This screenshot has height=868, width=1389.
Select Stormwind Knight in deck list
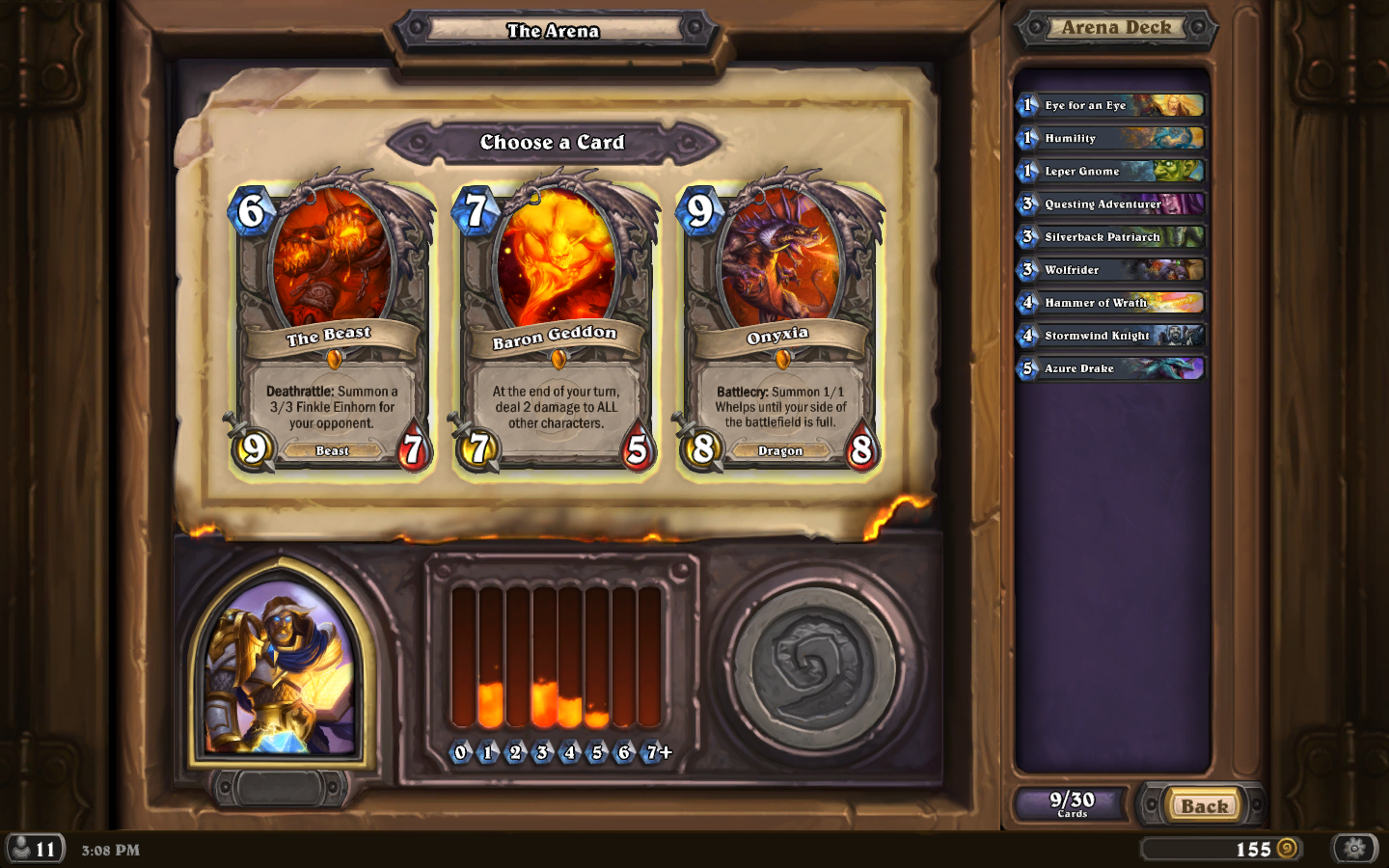(1111, 336)
